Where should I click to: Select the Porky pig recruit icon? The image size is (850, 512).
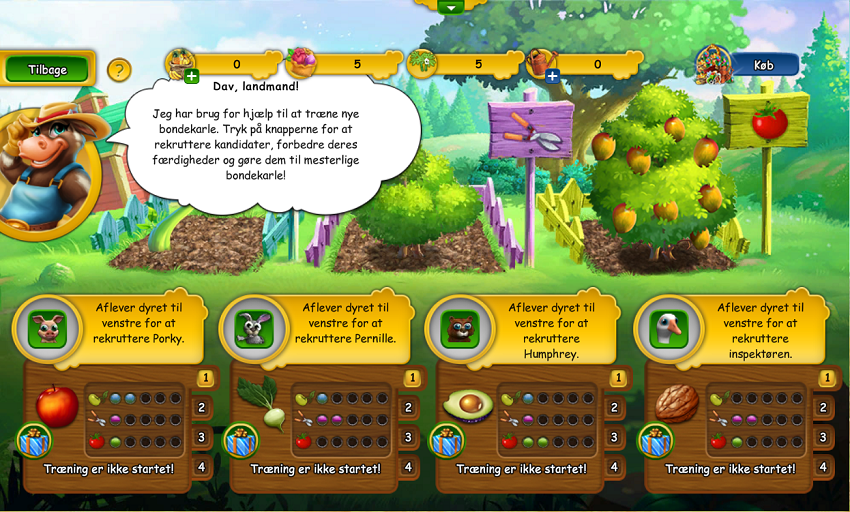46,329
